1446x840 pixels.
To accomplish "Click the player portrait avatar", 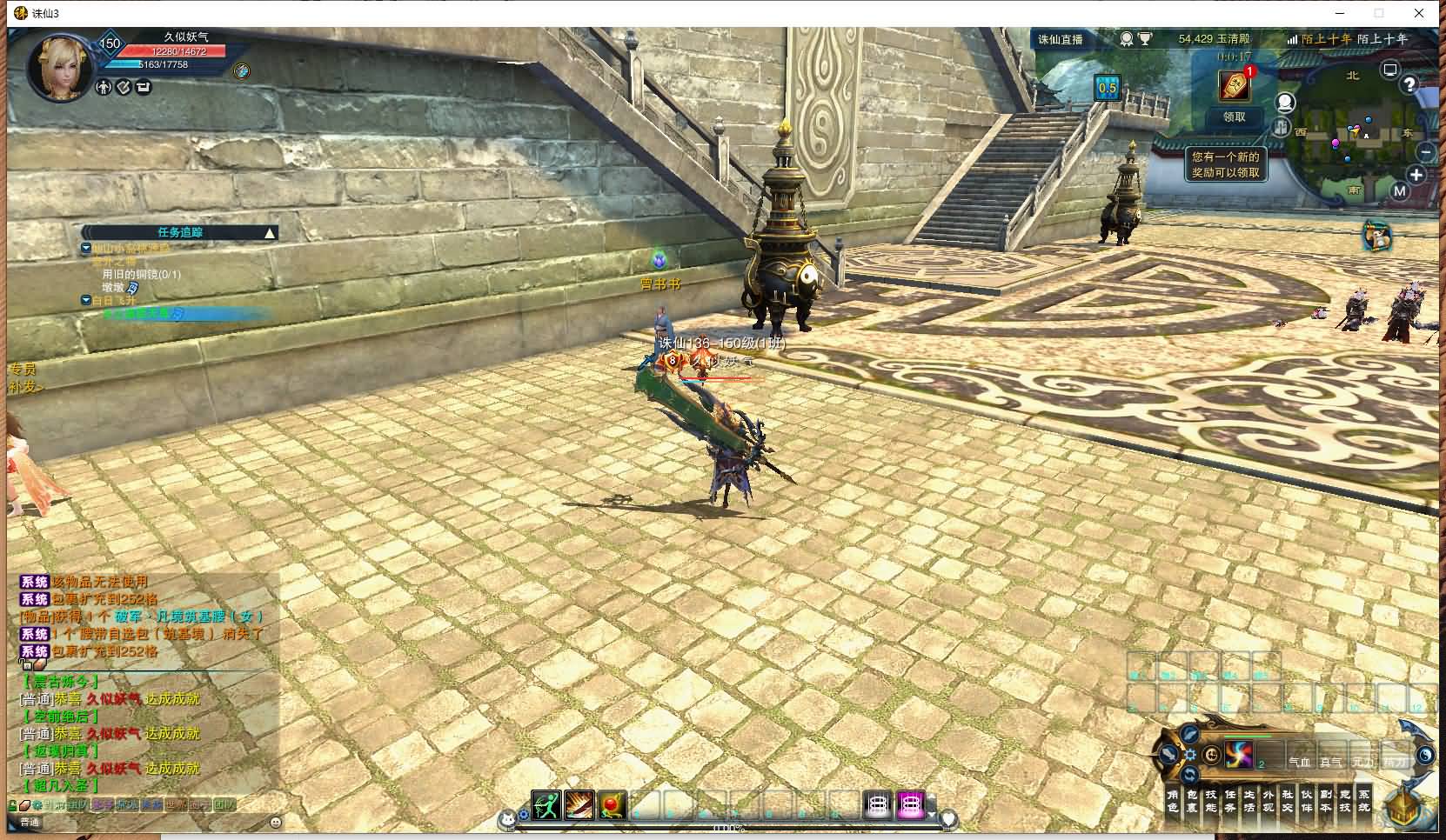I will click(61, 65).
